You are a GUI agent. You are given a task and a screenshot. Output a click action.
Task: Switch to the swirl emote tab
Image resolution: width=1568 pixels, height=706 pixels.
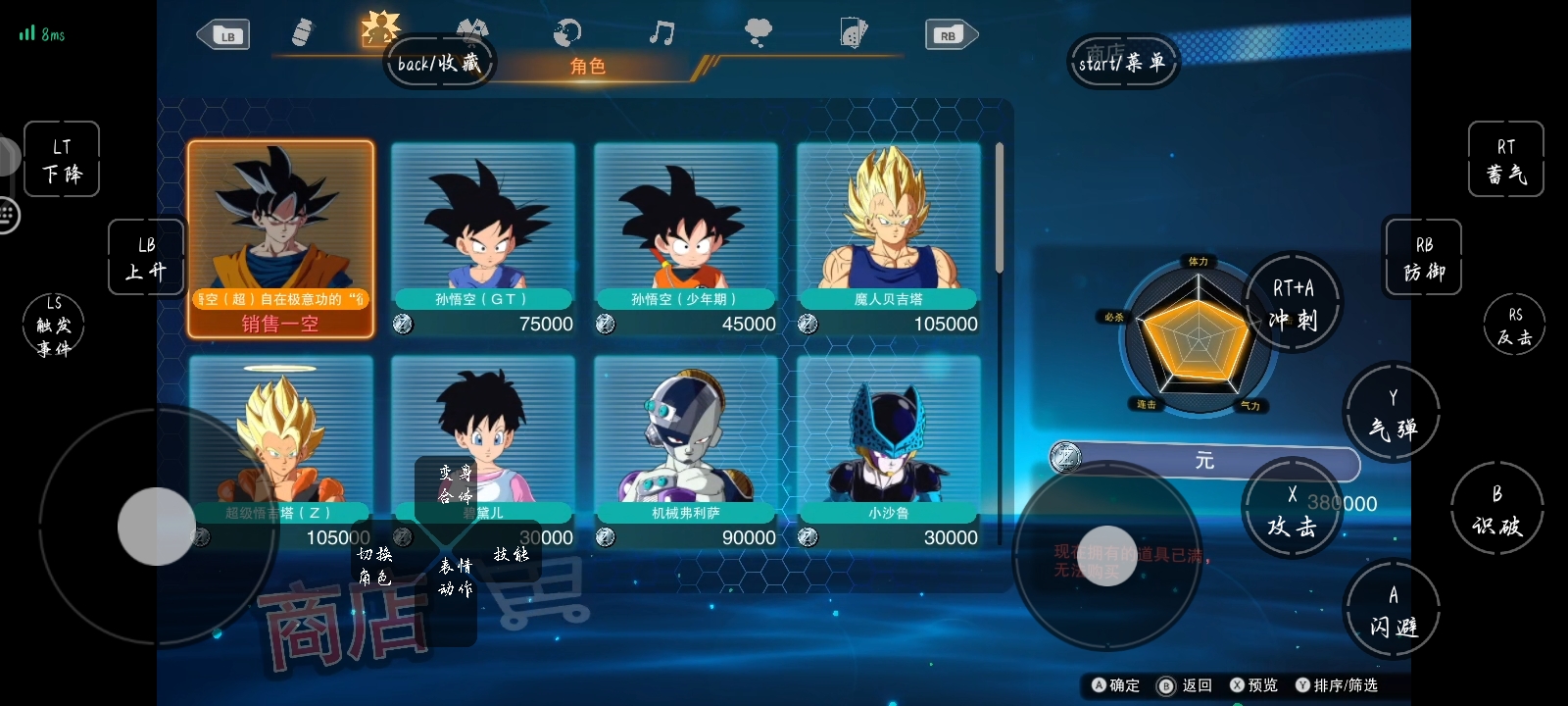(566, 33)
